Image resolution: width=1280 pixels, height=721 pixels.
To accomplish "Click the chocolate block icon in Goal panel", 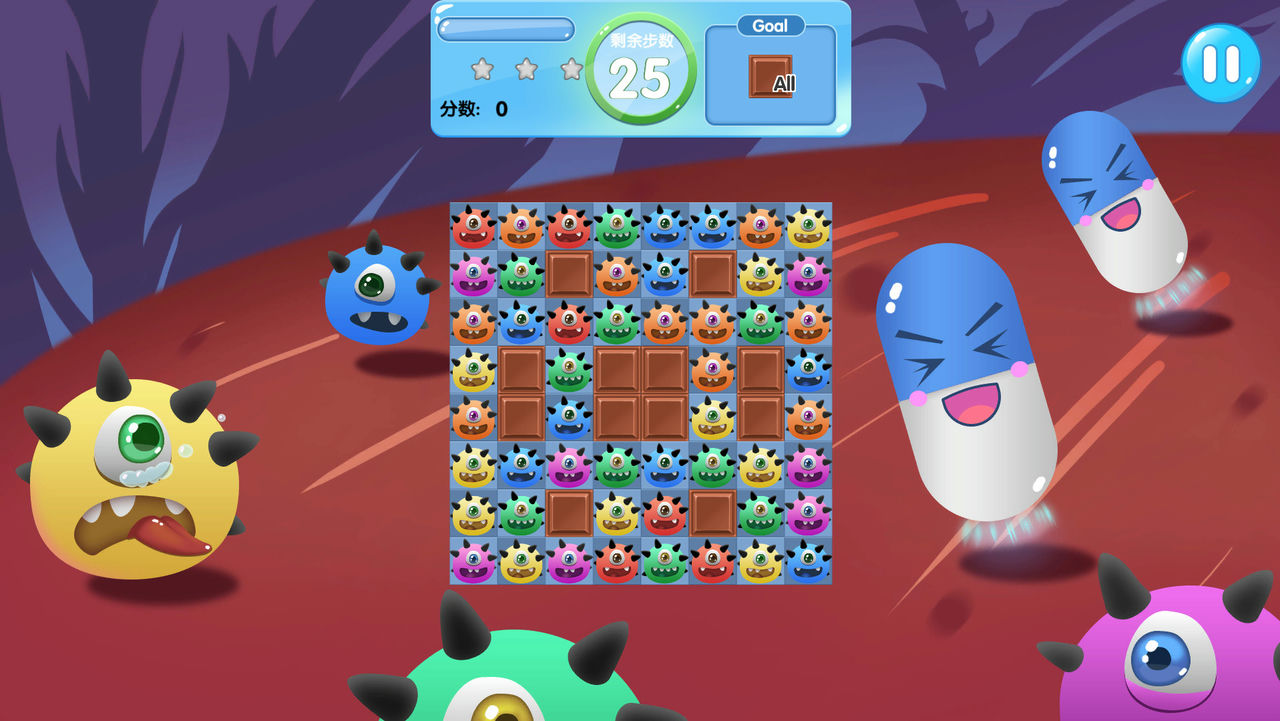I will coord(769,76).
